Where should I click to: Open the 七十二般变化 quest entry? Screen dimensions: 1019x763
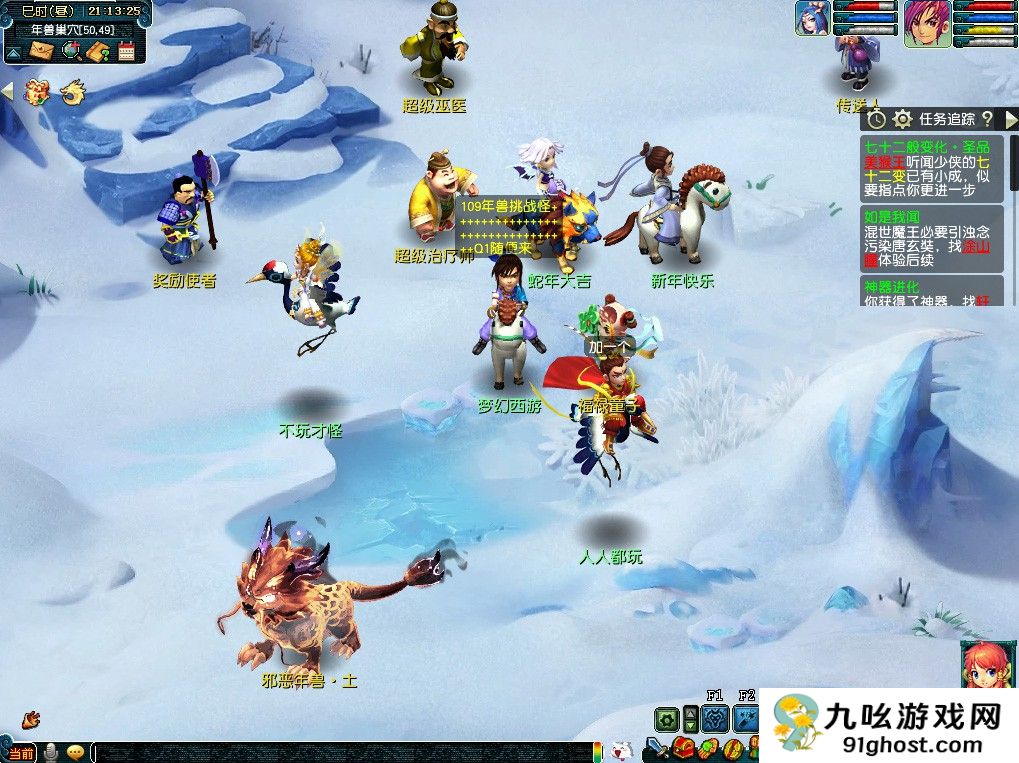pos(931,168)
